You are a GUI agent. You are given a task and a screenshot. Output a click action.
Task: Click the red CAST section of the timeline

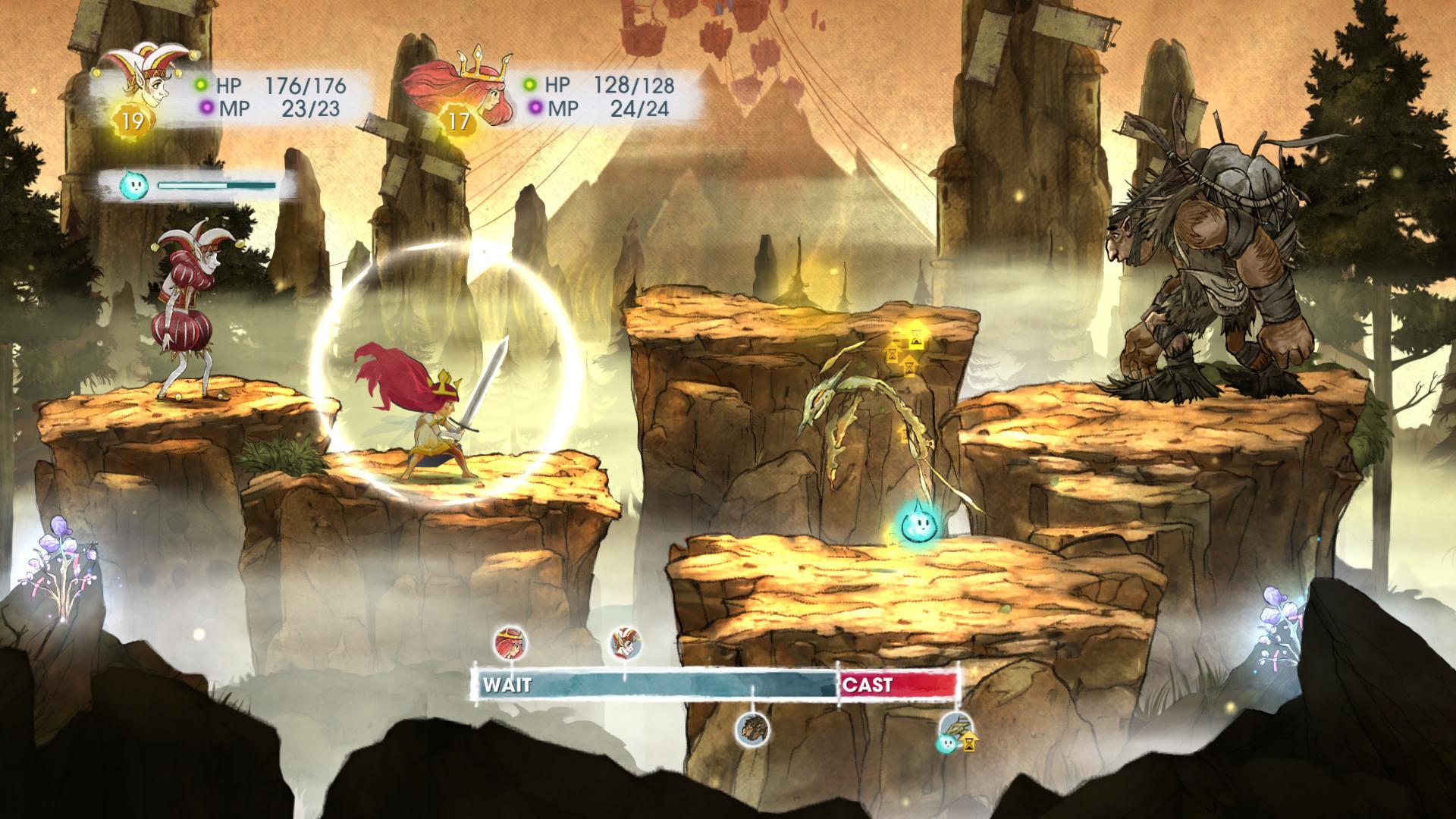(x=899, y=685)
